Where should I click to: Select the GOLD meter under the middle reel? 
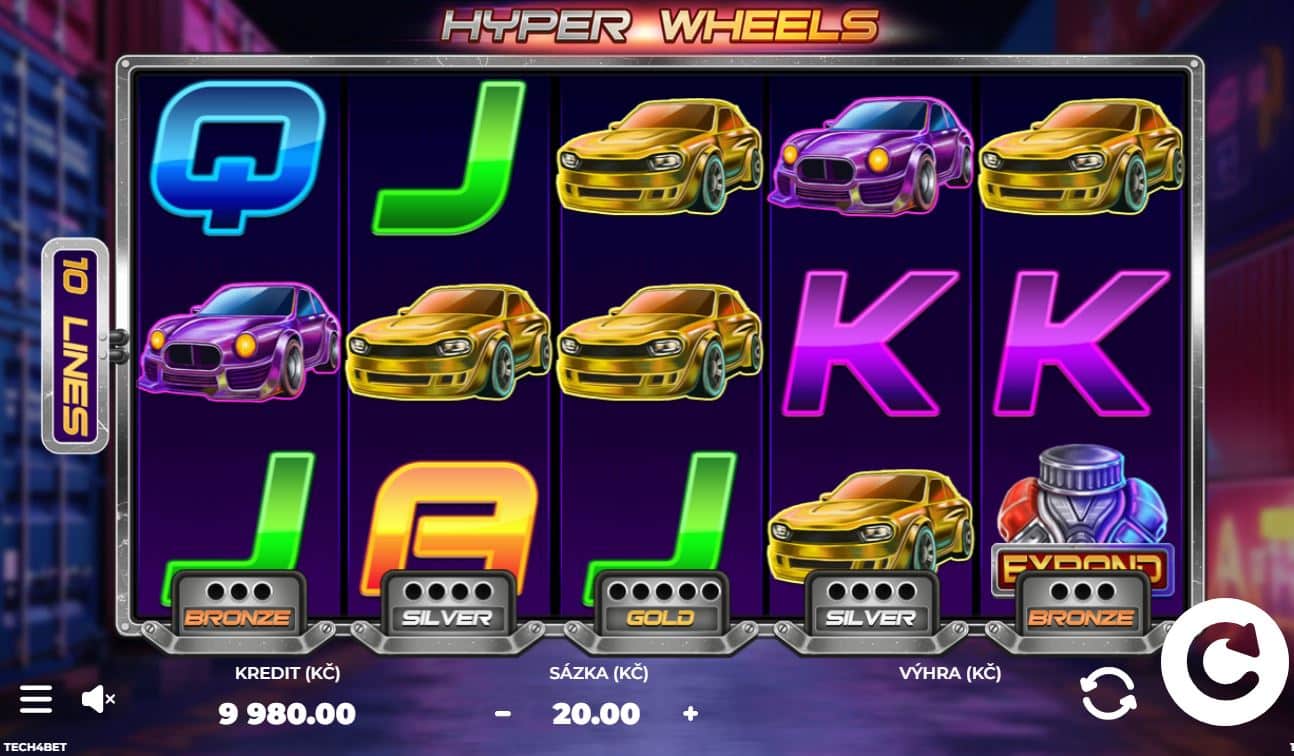pos(662,601)
